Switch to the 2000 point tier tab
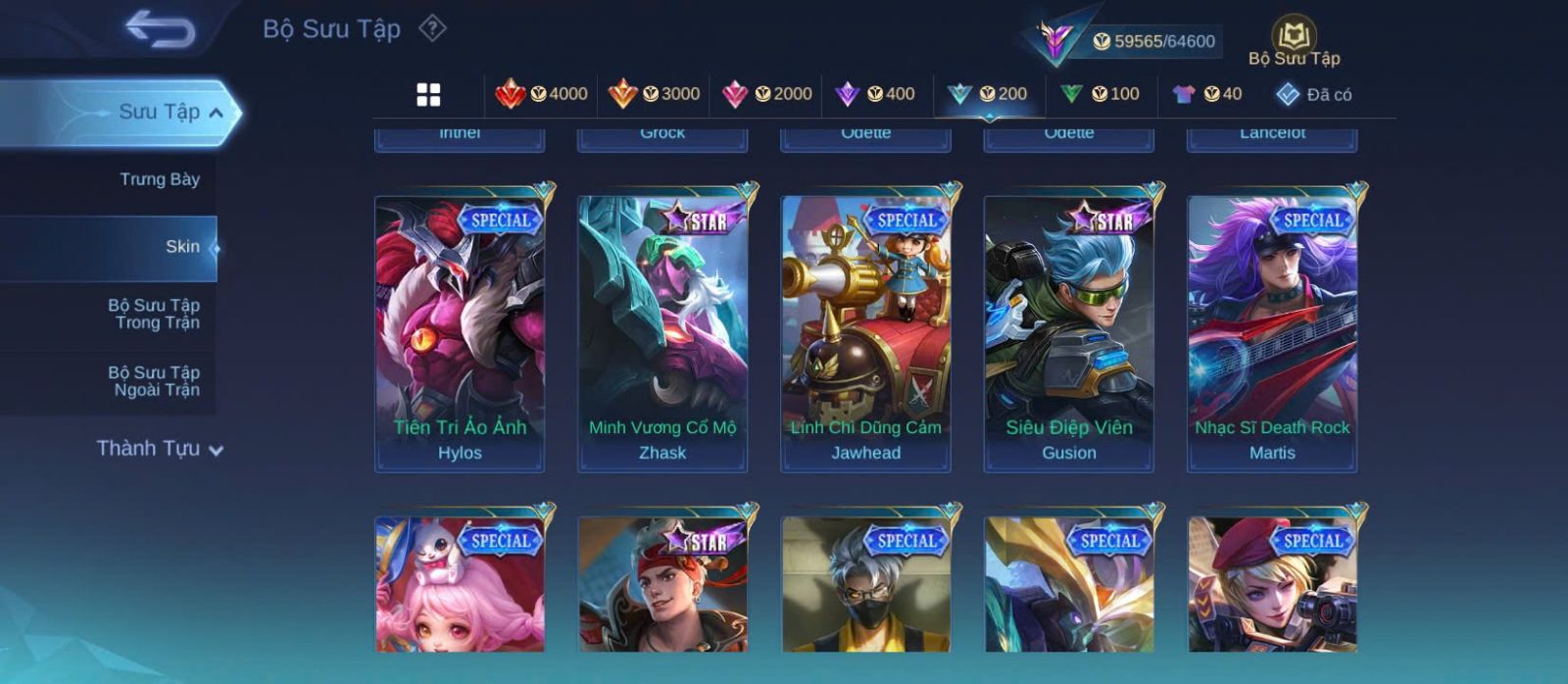1568x684 pixels. [766, 94]
